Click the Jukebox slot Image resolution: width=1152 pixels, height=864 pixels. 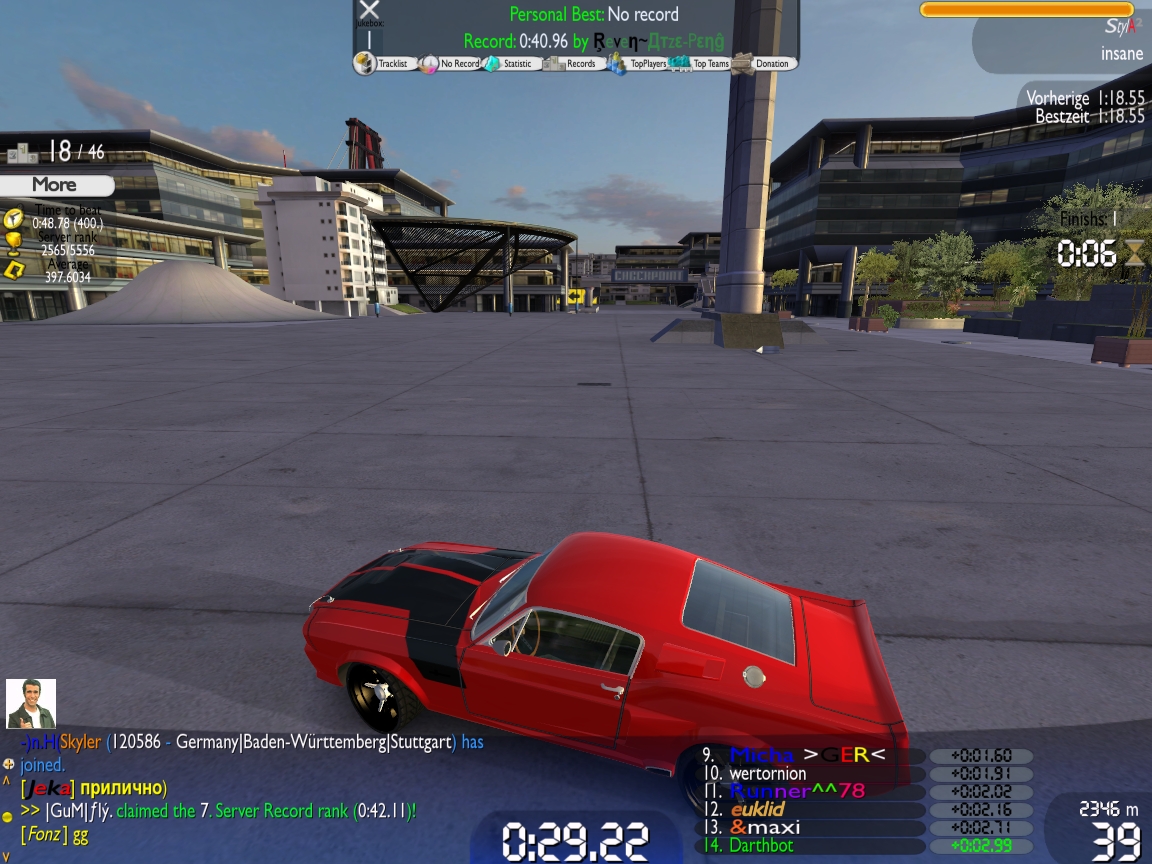(x=369, y=40)
